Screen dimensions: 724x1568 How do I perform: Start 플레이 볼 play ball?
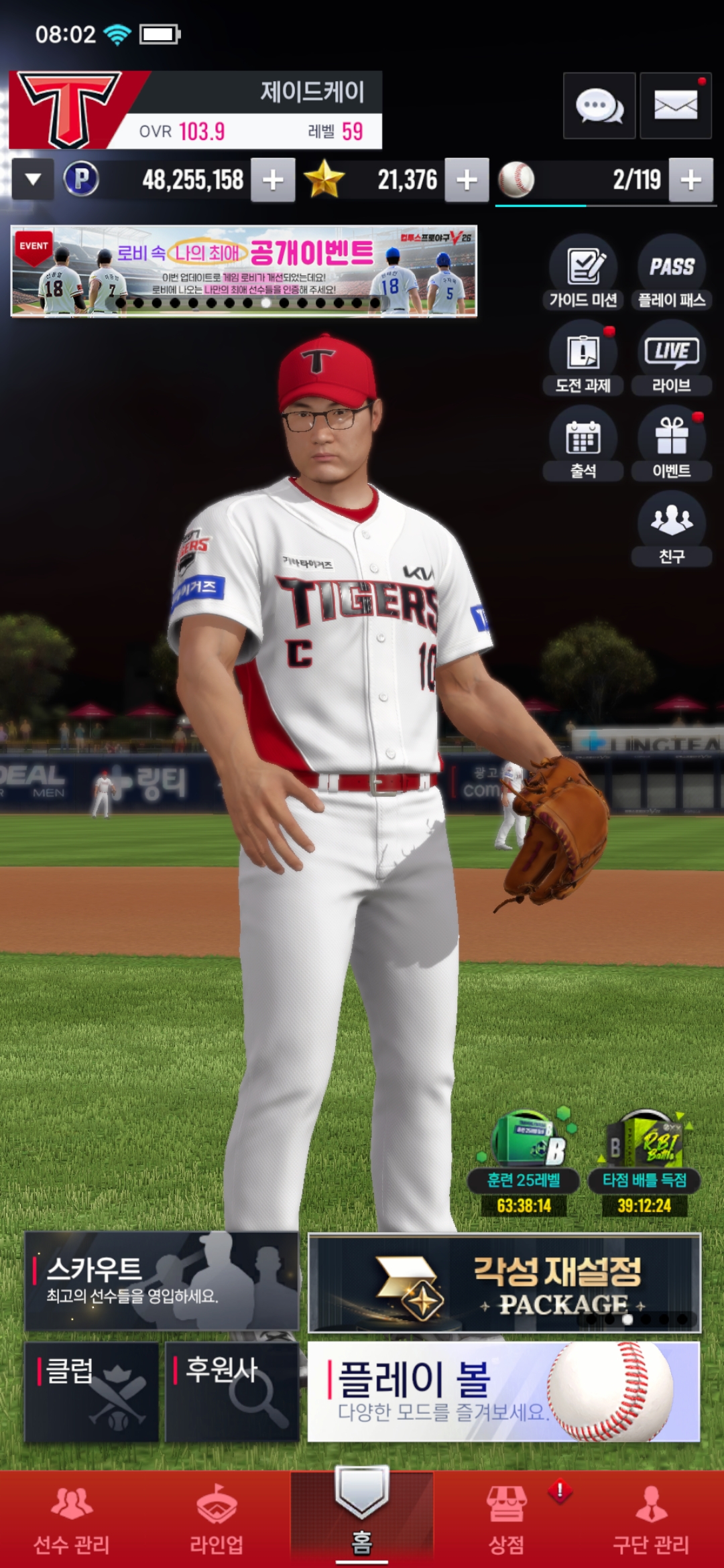click(x=503, y=1391)
